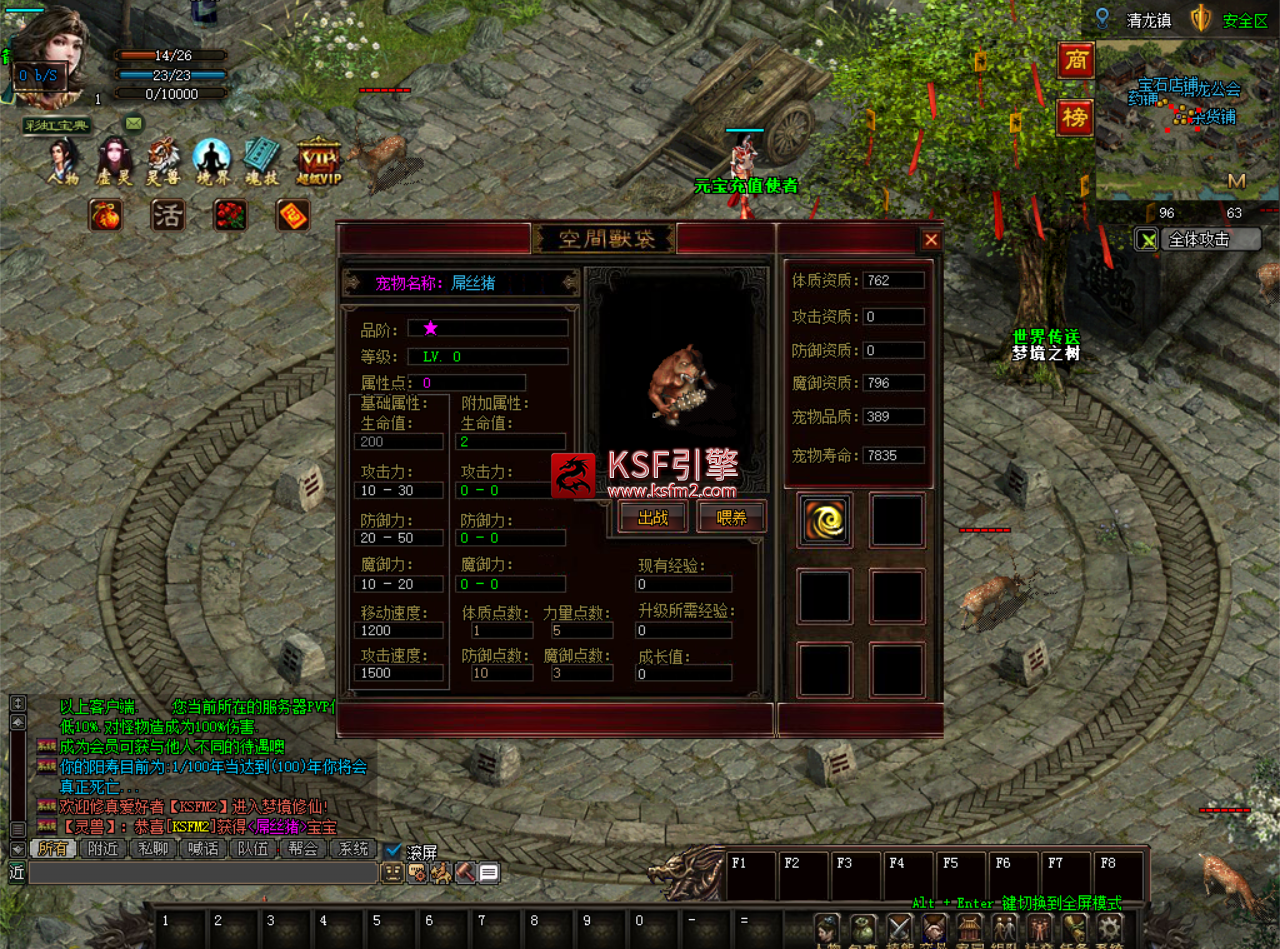Open the 人物 character icon near the portrait
The image size is (1280, 949).
[x=63, y=160]
